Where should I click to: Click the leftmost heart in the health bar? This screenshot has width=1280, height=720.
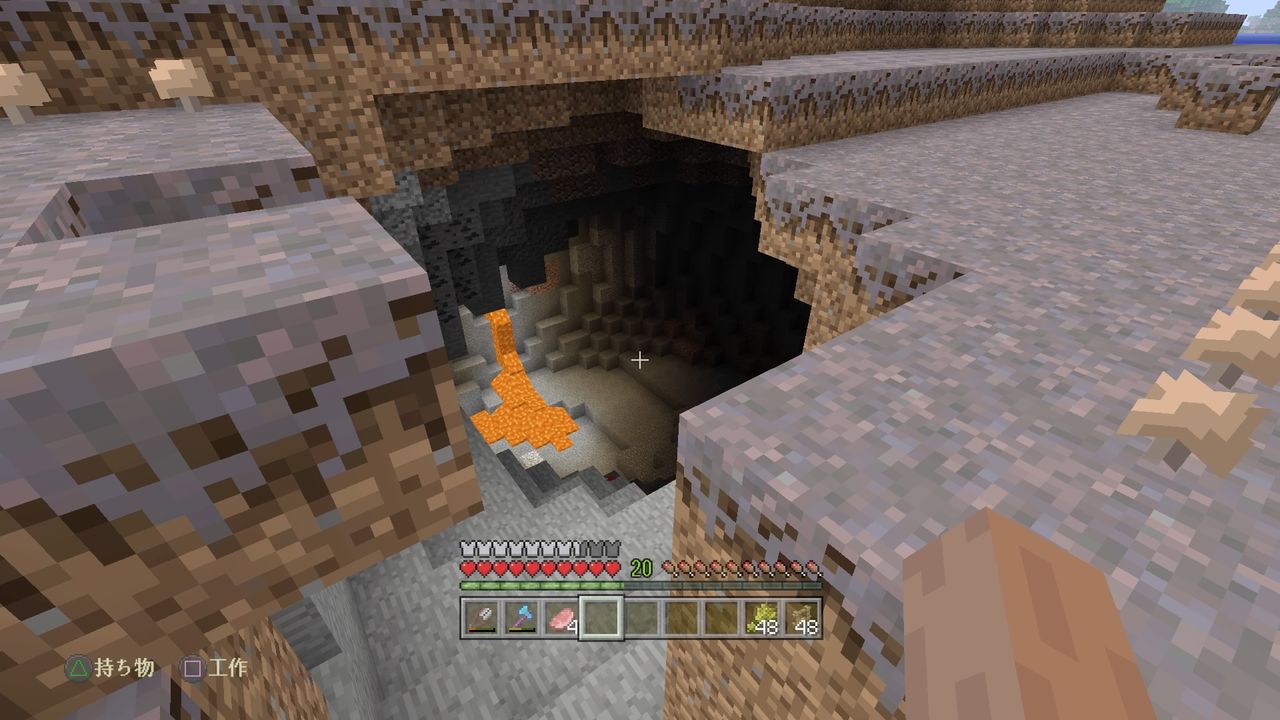[466, 568]
